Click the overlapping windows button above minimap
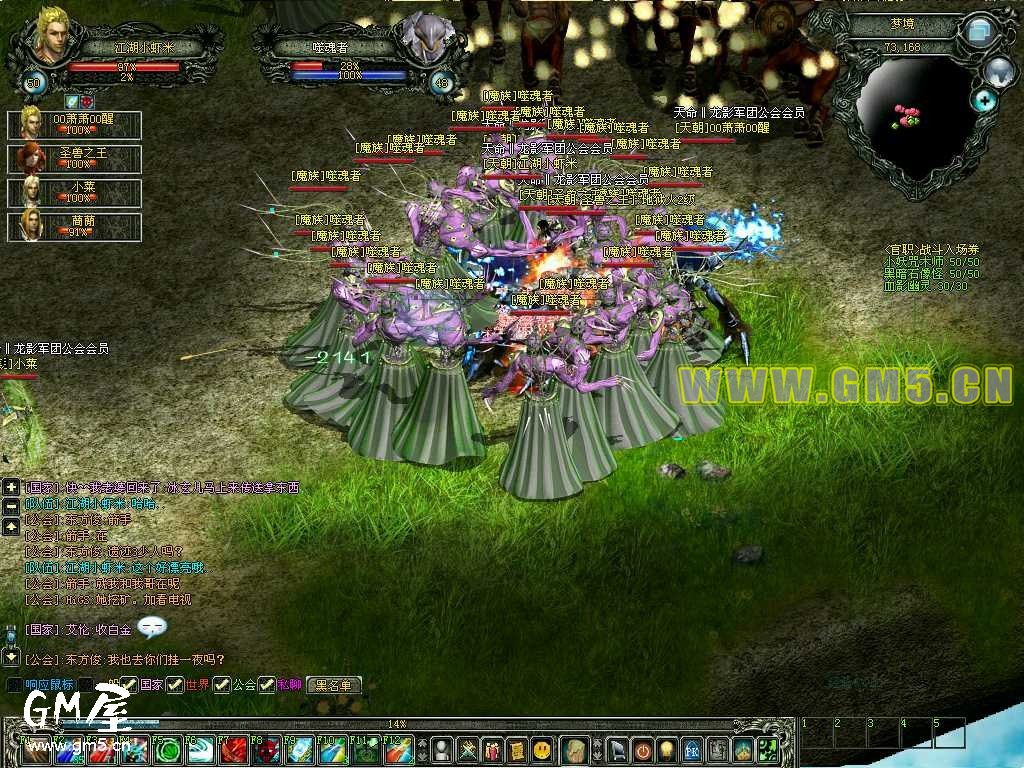Image resolution: width=1024 pixels, height=768 pixels. 977,31
